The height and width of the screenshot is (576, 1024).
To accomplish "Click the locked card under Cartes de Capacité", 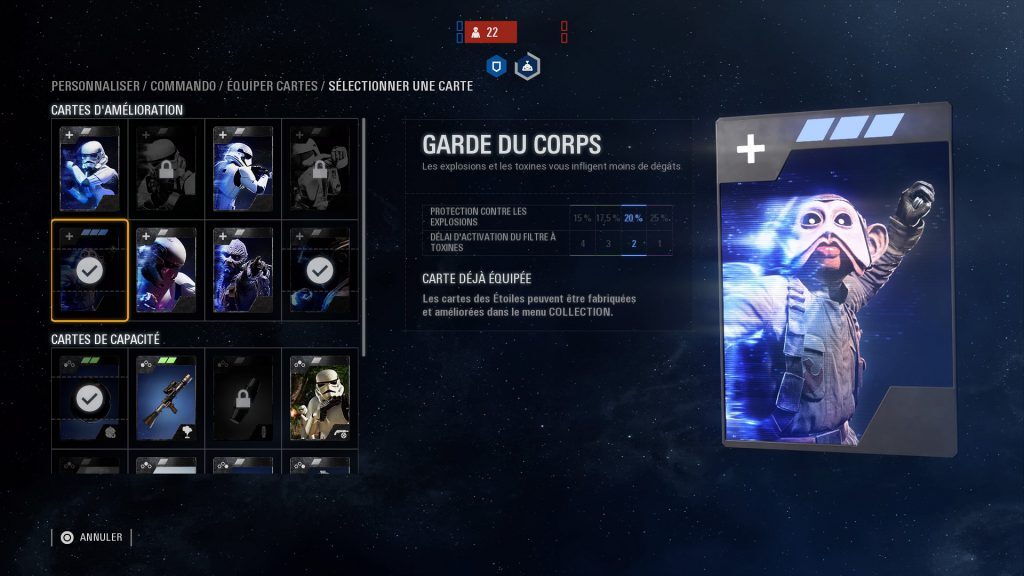I will [x=243, y=398].
